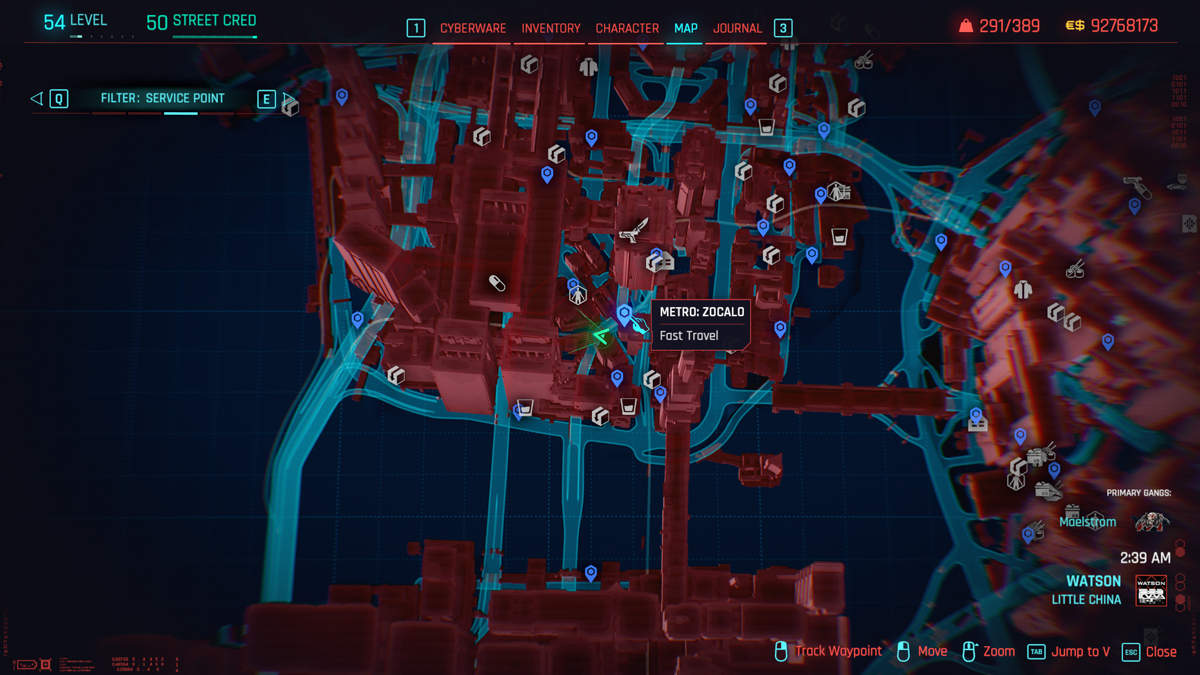Select the pill-shaped medpoint marker
This screenshot has height=675, width=1200.
(497, 284)
